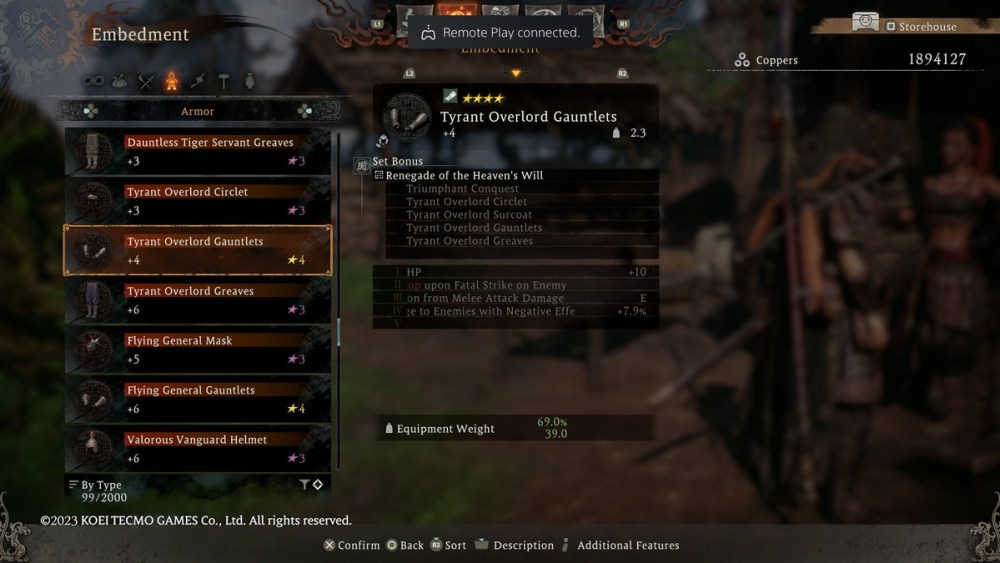Viewport: 1000px width, 563px height.
Task: Select the Melee Attack Damage embedment row
Action: click(514, 298)
